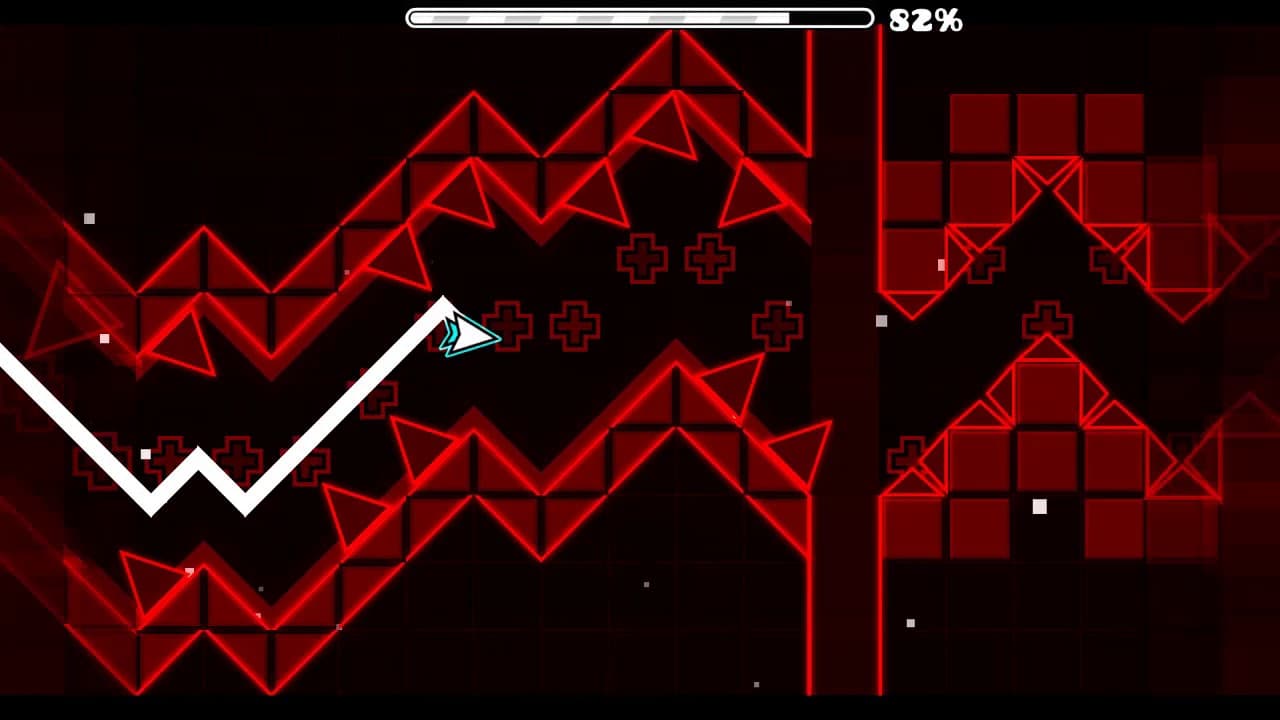The image size is (1280, 720).
Task: Select the red cross decoration near the player
Action: 510,324
